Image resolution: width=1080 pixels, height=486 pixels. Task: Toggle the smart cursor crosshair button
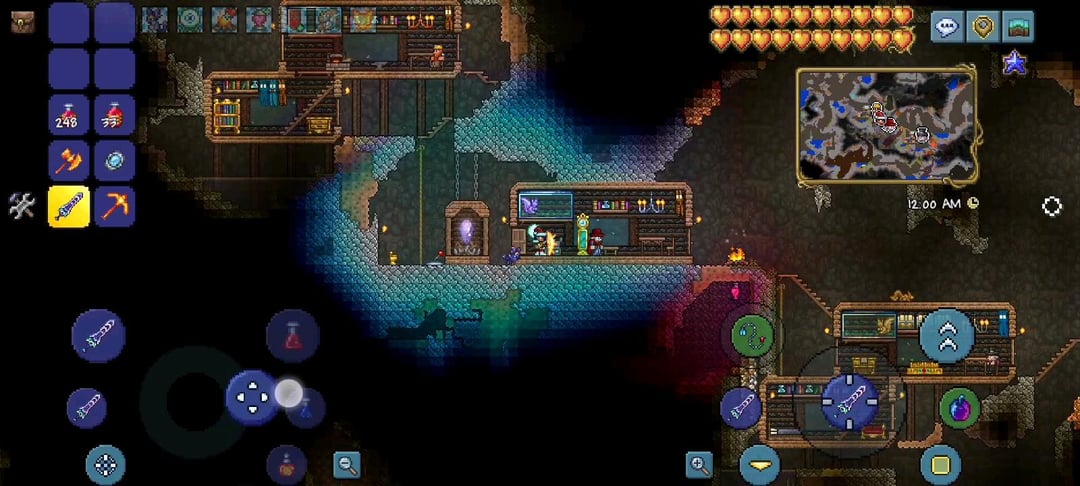(x=105, y=464)
